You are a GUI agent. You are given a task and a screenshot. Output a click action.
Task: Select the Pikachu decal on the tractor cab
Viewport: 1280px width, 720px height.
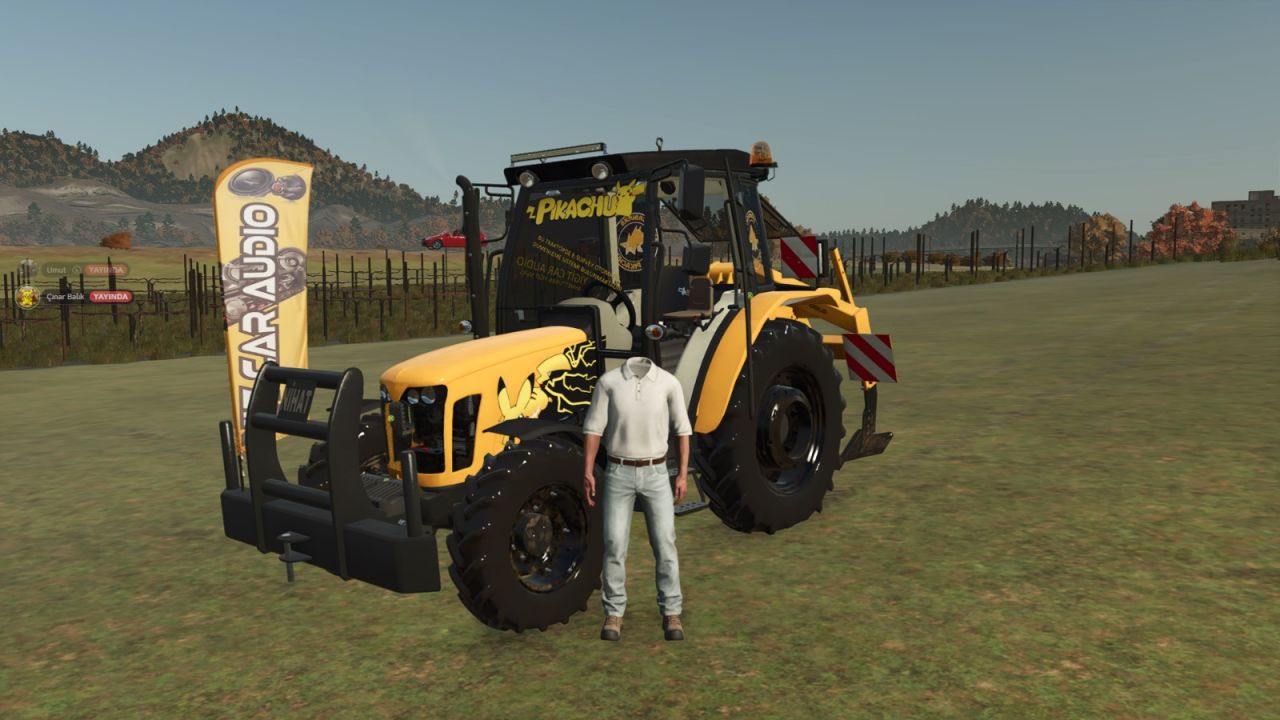point(573,206)
